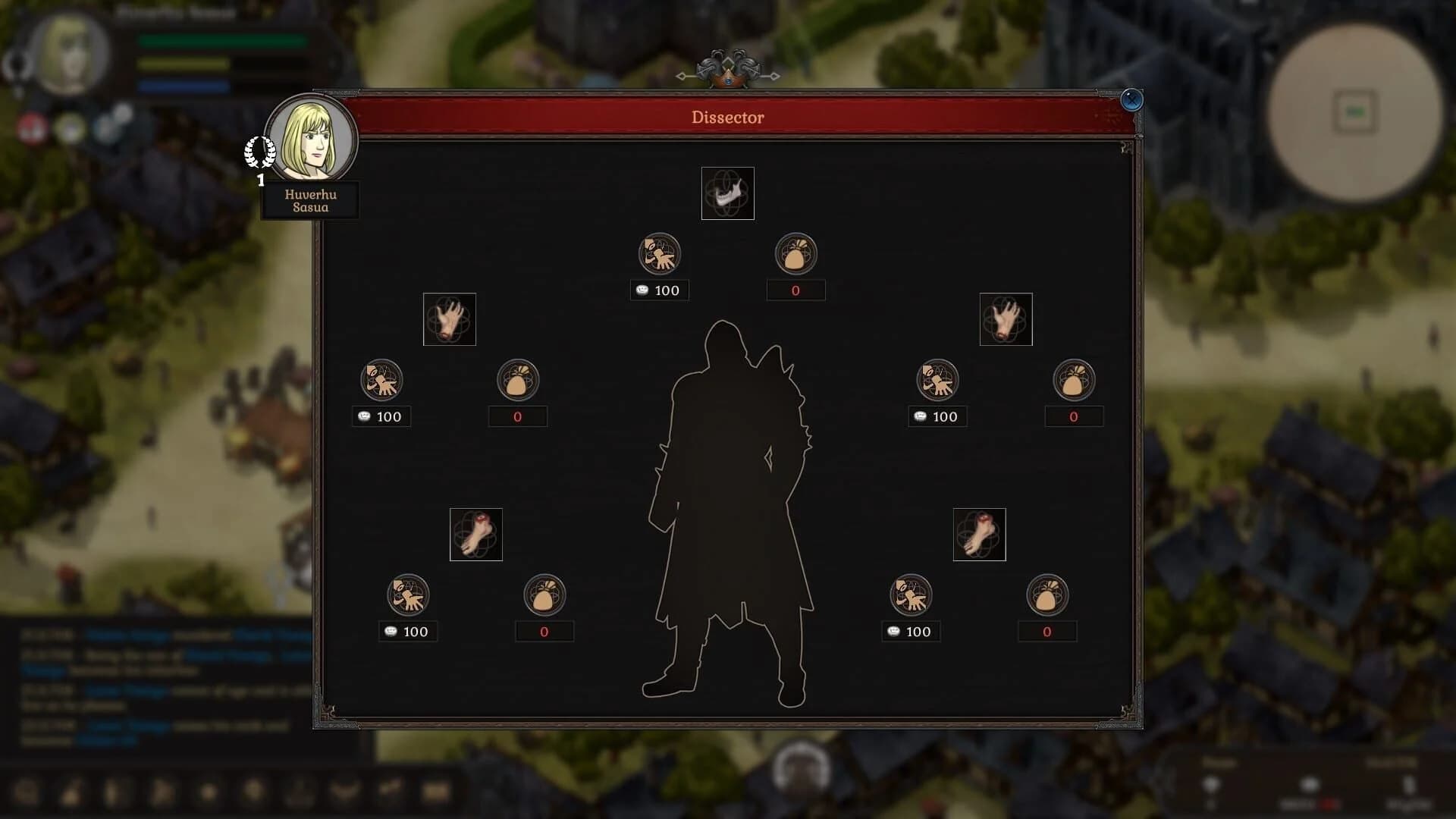
Task: Open the left hand specimen slot
Action: pos(449,318)
